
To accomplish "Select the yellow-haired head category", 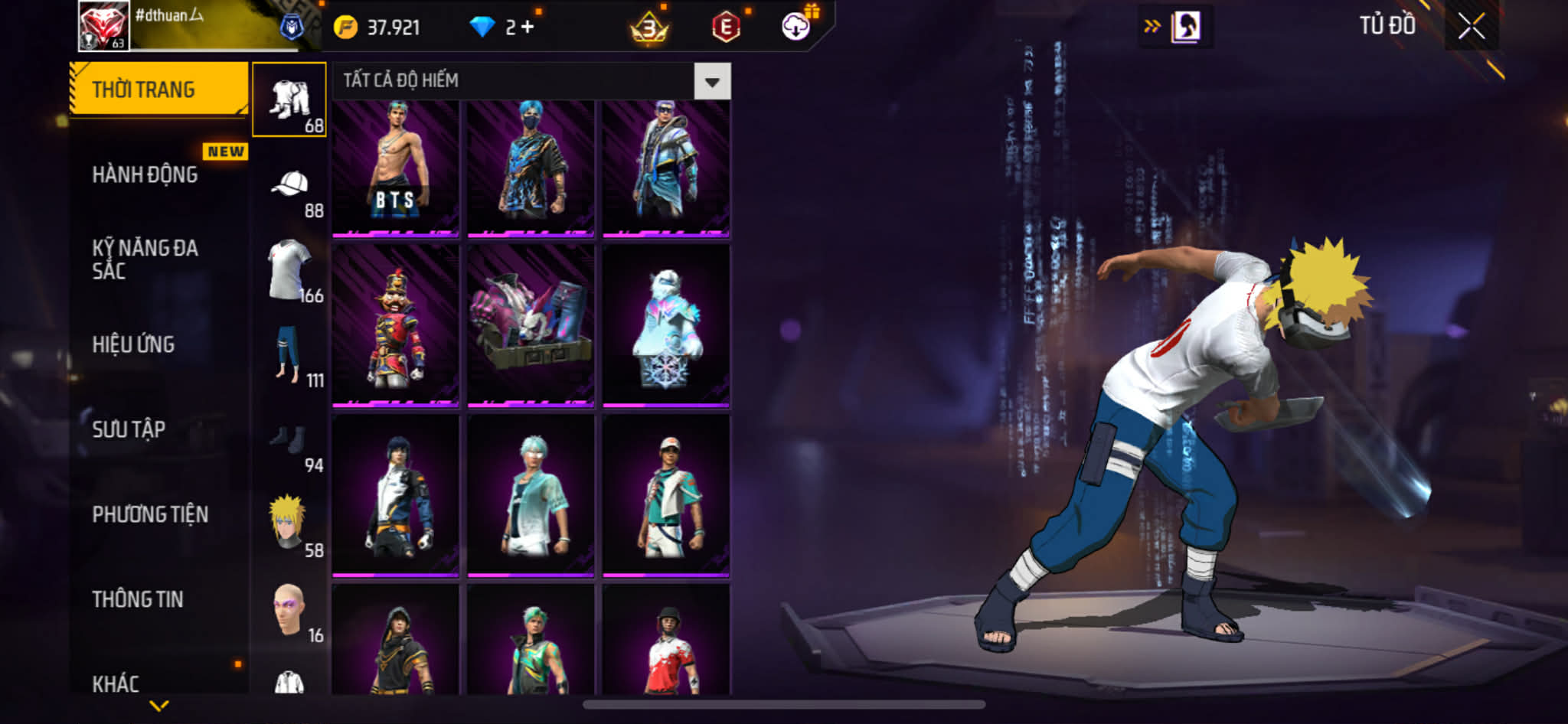I will point(289,525).
